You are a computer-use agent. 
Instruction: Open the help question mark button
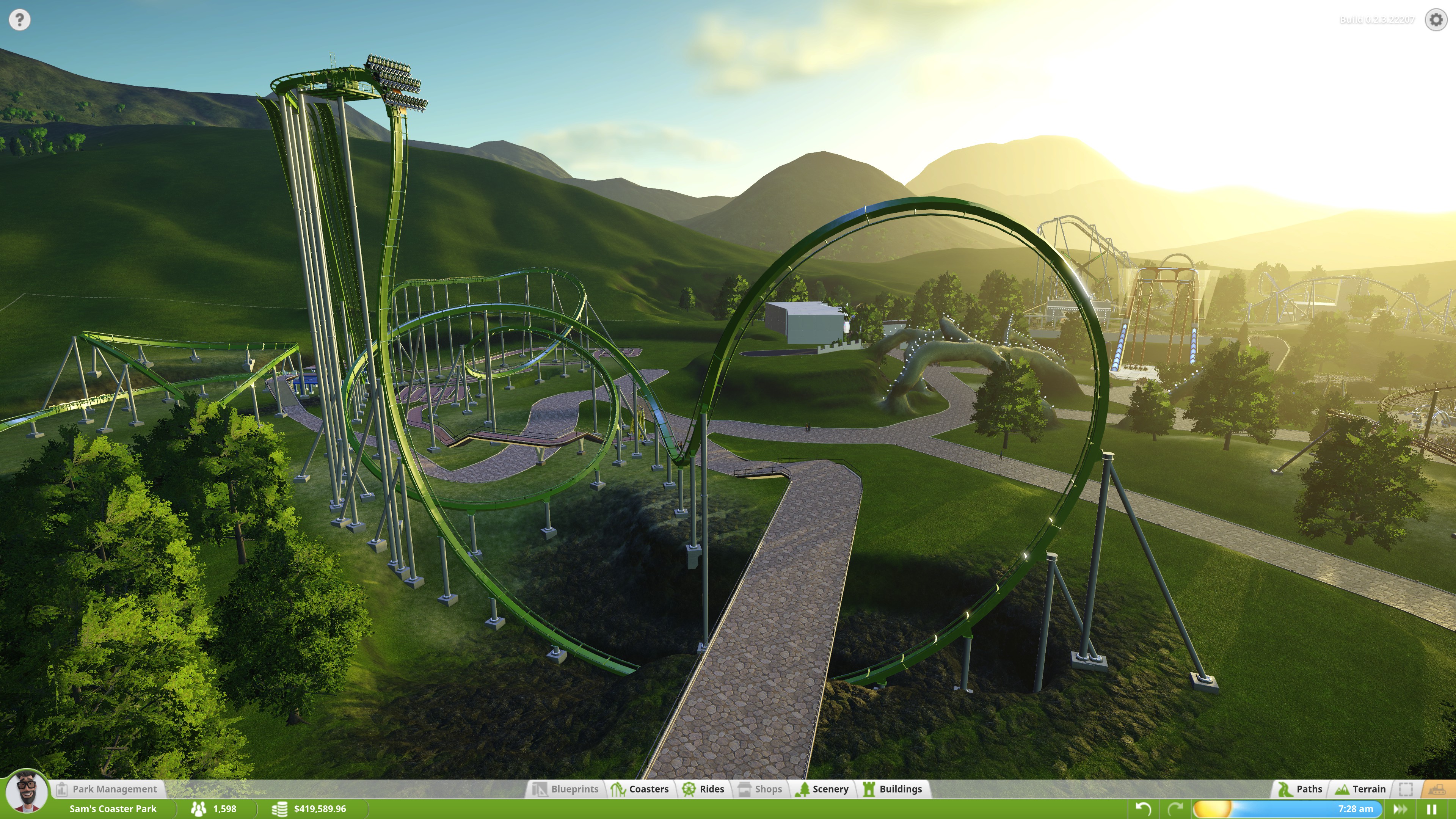[19, 20]
